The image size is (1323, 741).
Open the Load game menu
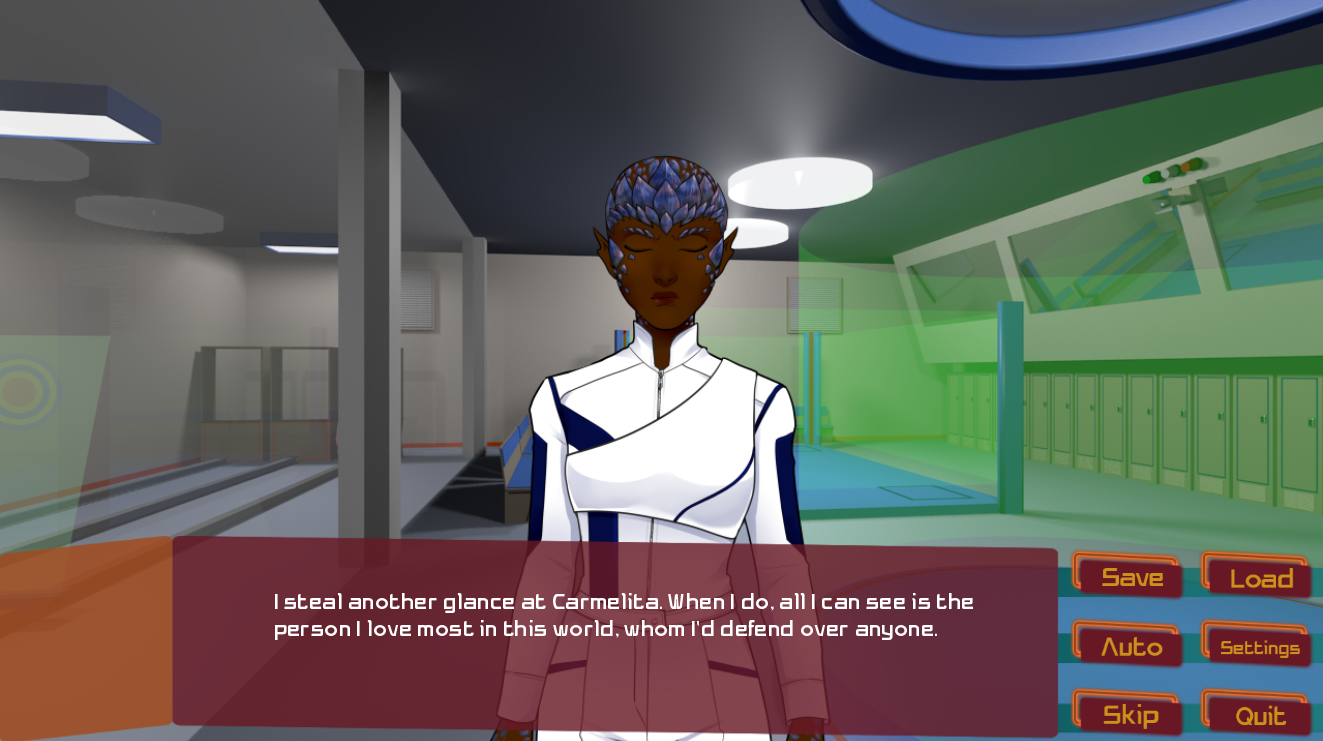[x=1259, y=578]
